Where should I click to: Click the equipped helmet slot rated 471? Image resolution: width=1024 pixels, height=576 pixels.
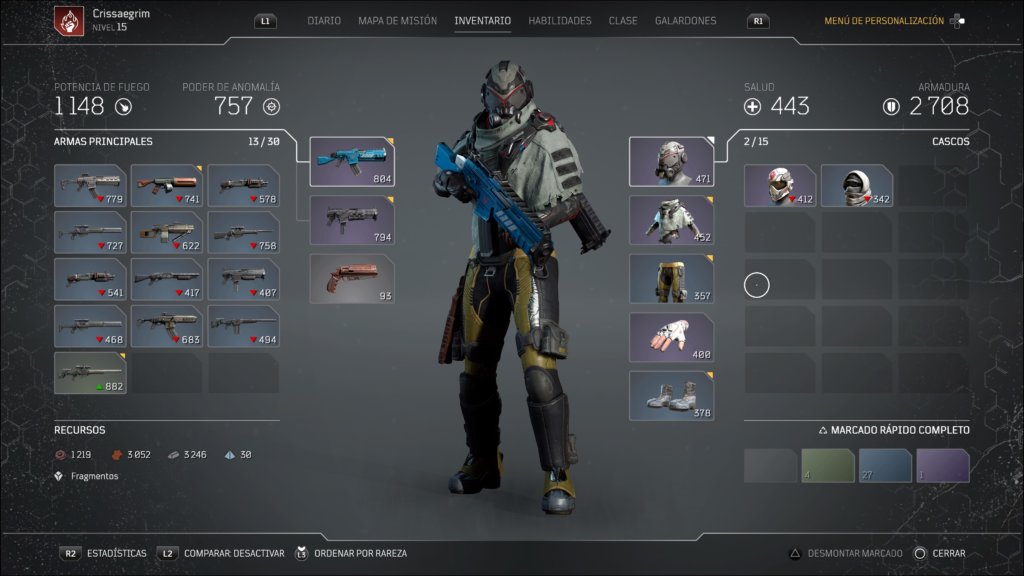[671, 162]
